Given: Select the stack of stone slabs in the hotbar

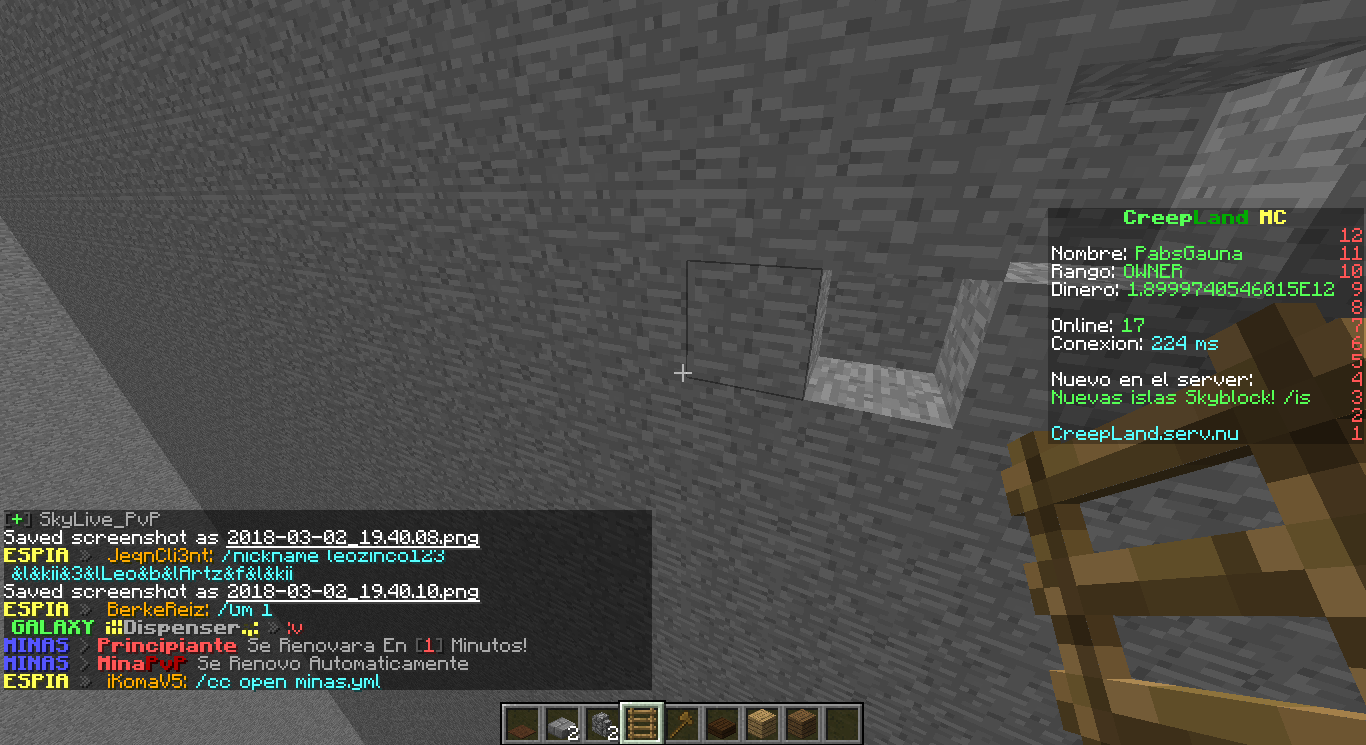Looking at the screenshot, I should [564, 723].
